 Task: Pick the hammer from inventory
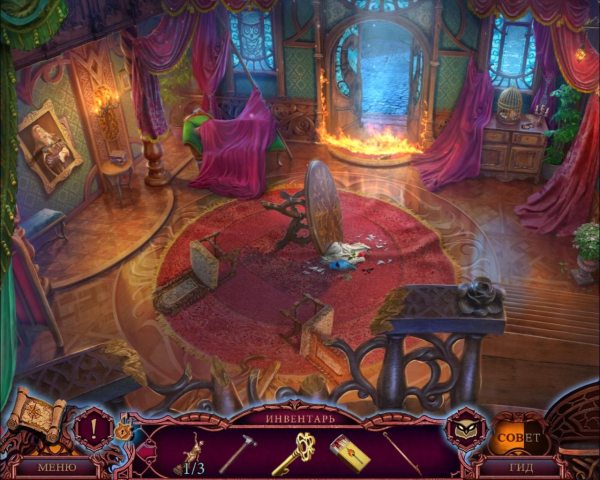[x=238, y=452]
